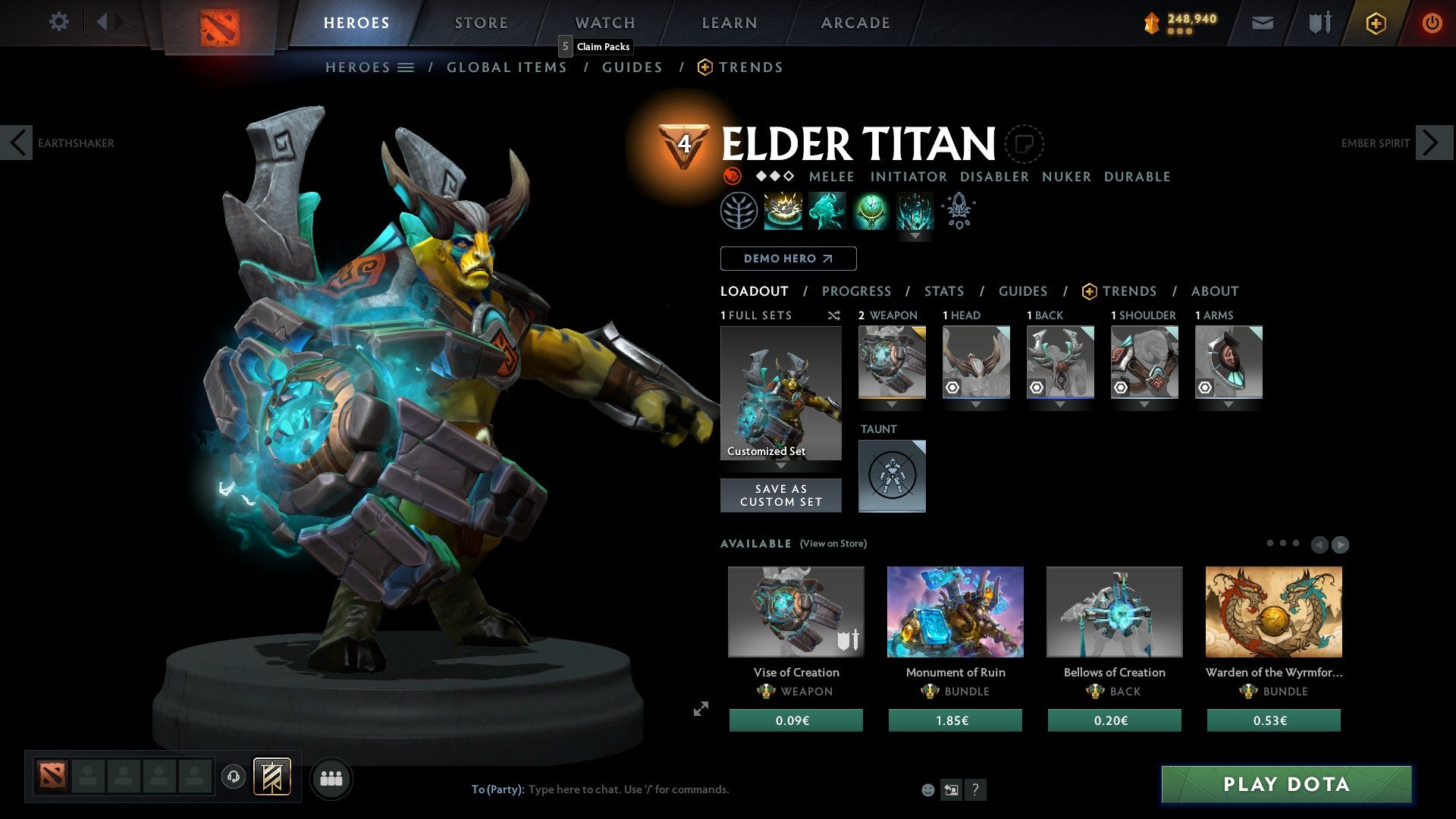The image size is (1456, 819).
Task: Switch to the PROGRESS tab
Action: pos(857,290)
